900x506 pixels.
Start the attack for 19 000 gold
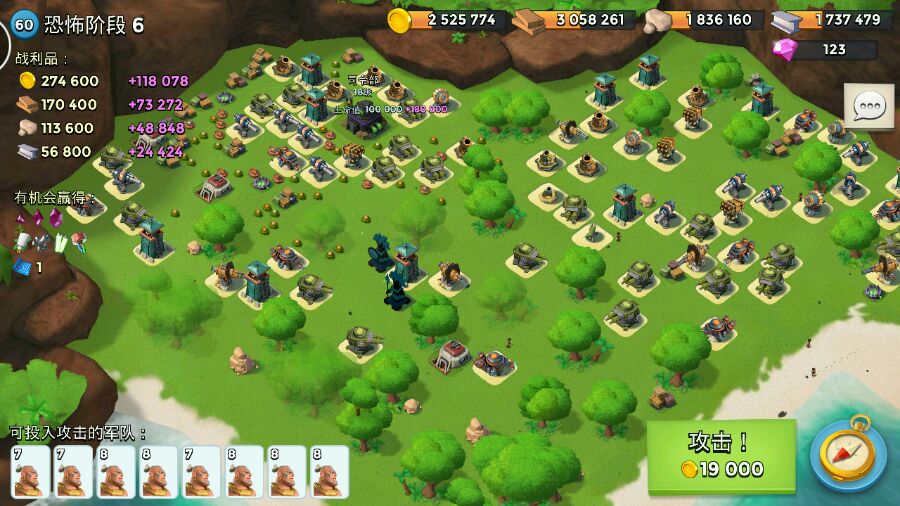click(x=721, y=456)
